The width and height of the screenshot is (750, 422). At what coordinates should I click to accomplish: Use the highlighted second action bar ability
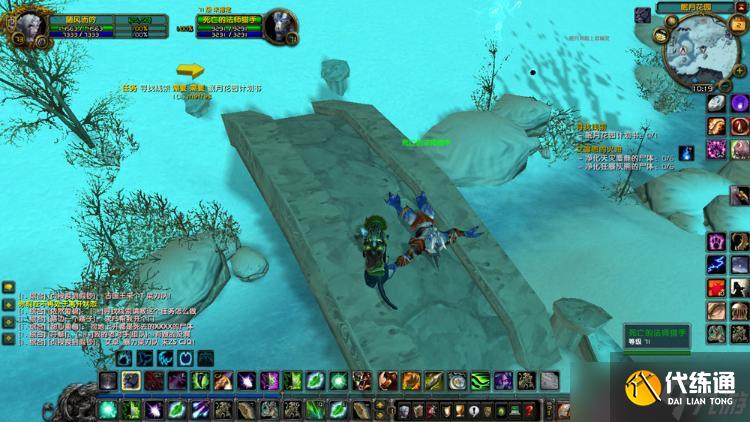[x=131, y=380]
